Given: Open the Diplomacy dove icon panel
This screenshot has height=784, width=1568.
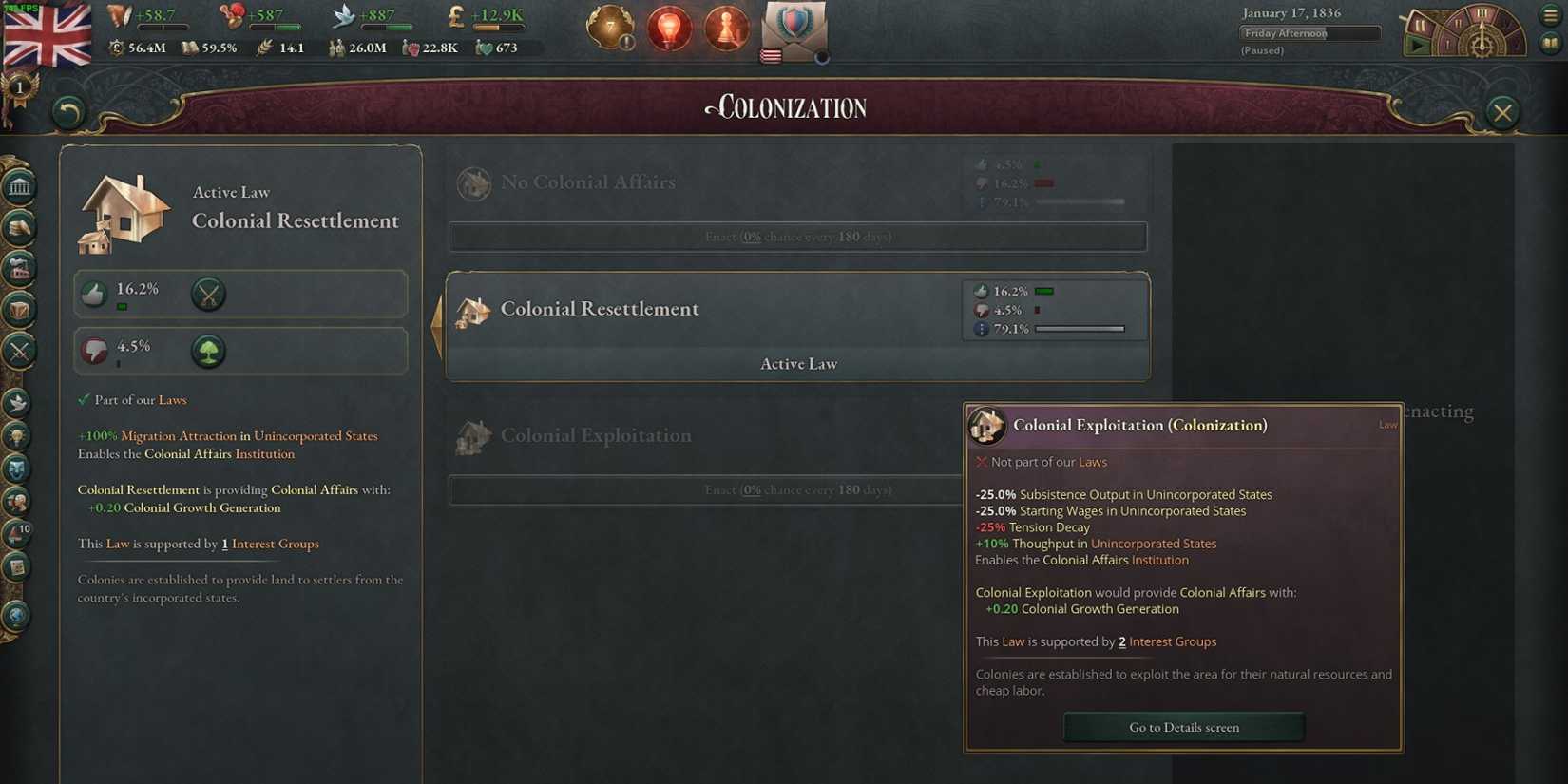Looking at the screenshot, I should (17, 401).
